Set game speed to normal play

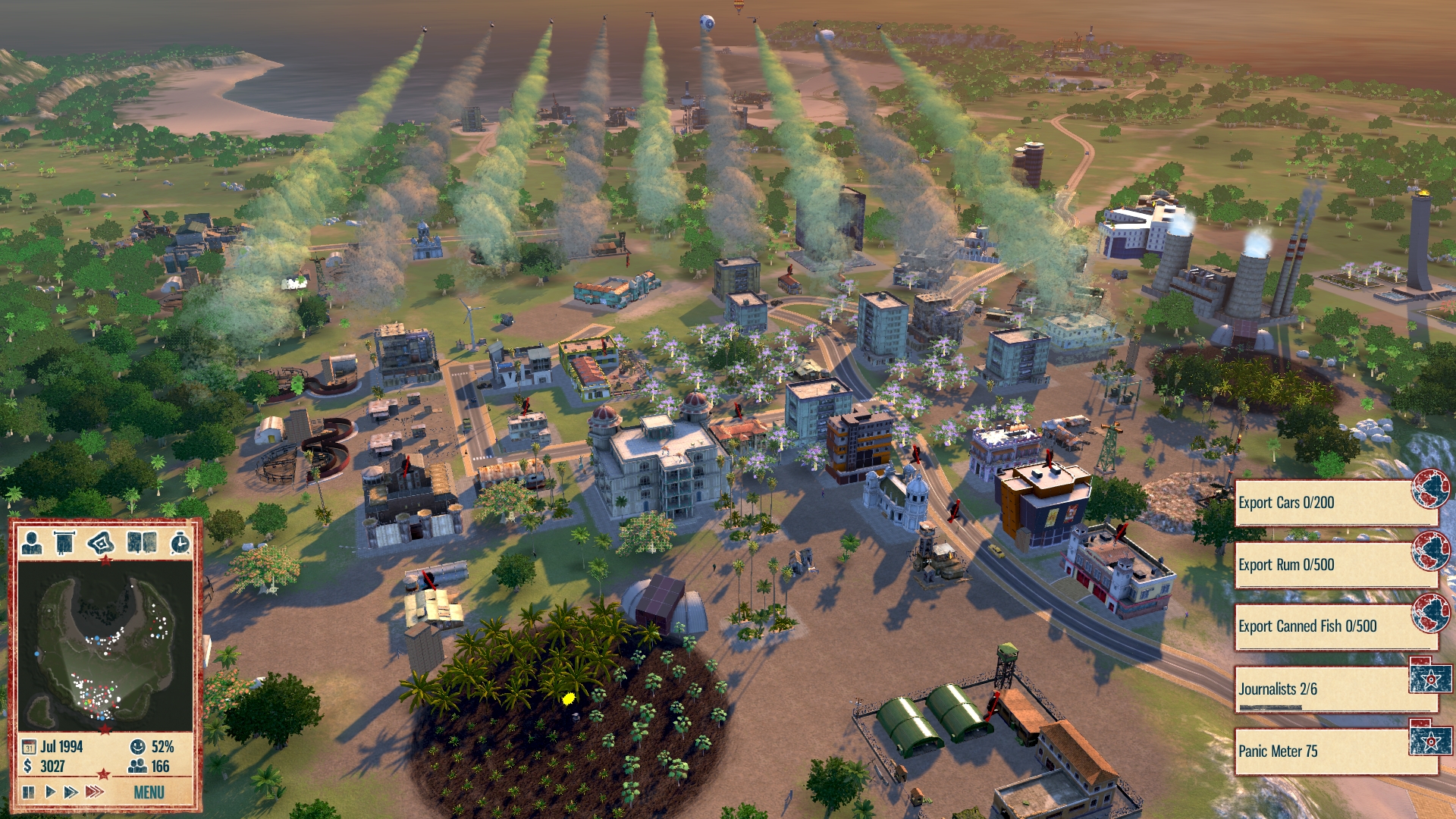pos(50,792)
